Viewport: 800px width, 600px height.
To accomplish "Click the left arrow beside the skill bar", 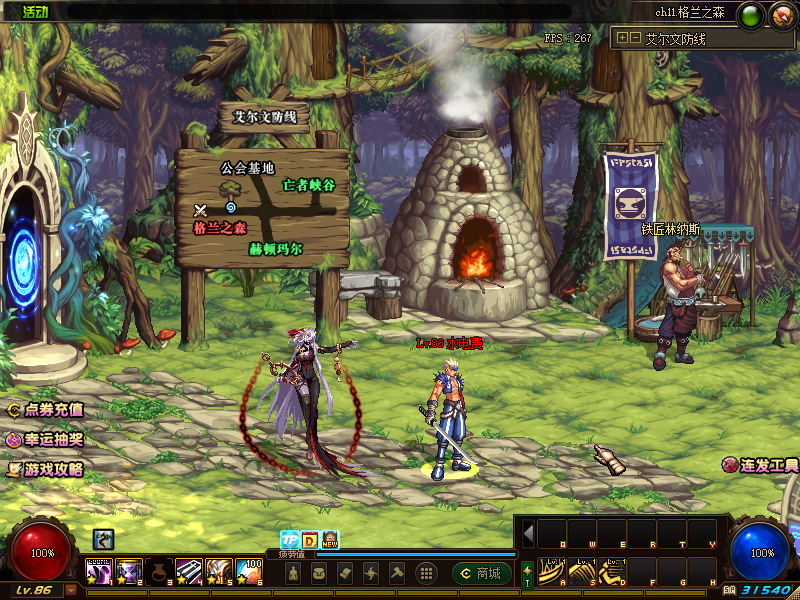I will [x=529, y=531].
